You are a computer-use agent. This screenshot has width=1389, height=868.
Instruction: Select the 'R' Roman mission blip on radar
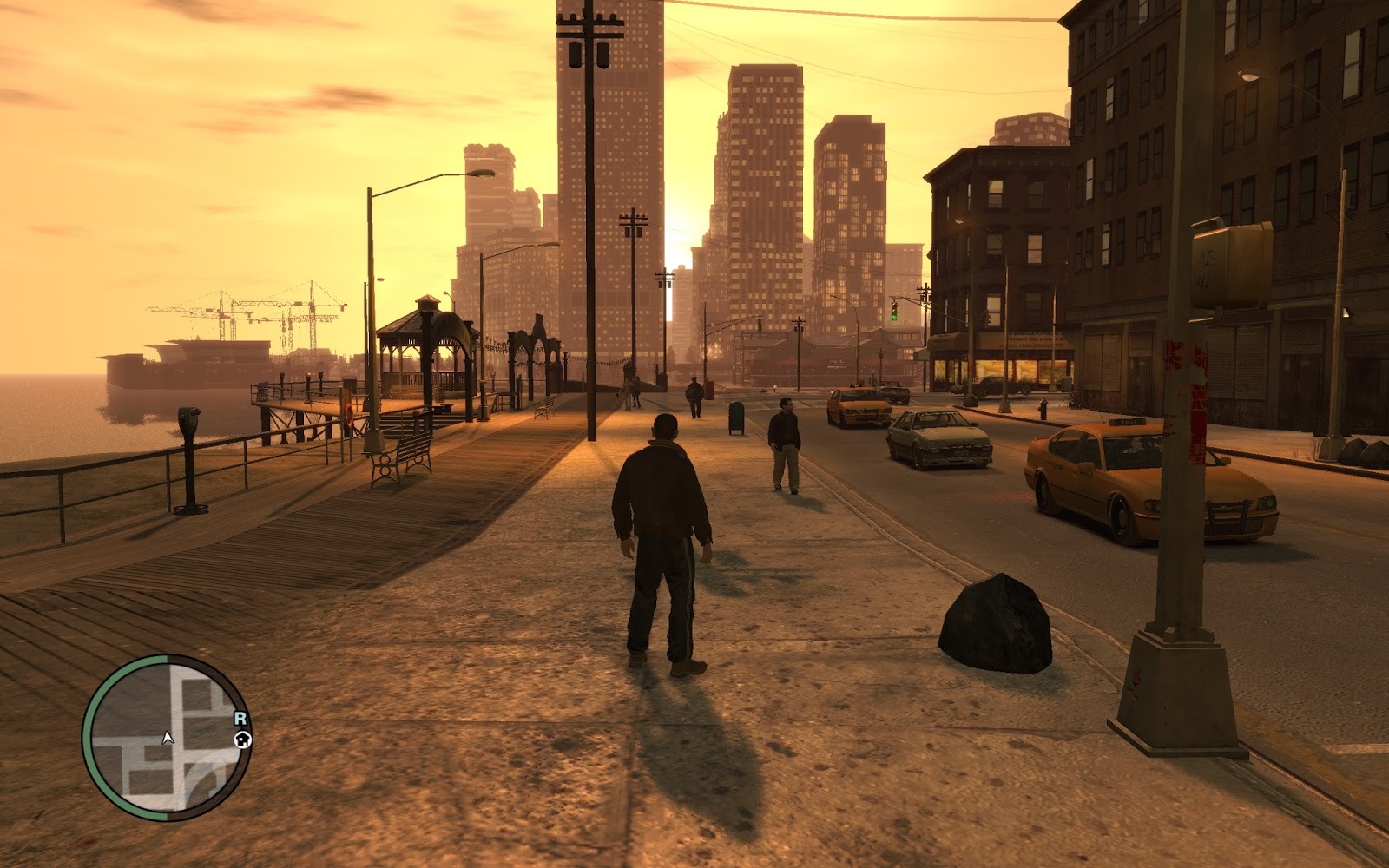[241, 718]
